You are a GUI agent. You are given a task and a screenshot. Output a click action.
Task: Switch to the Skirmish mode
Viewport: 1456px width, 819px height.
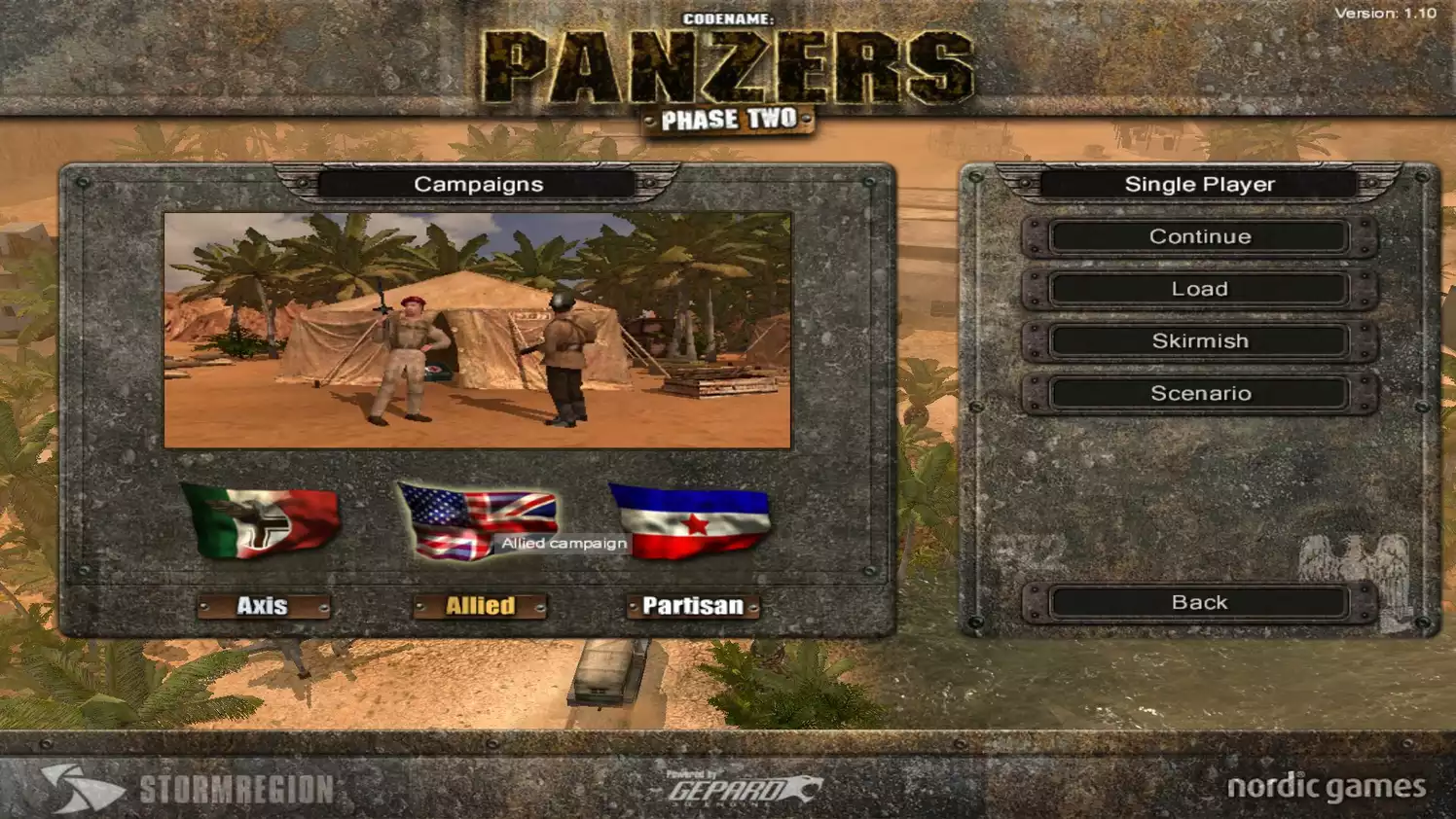coord(1200,340)
